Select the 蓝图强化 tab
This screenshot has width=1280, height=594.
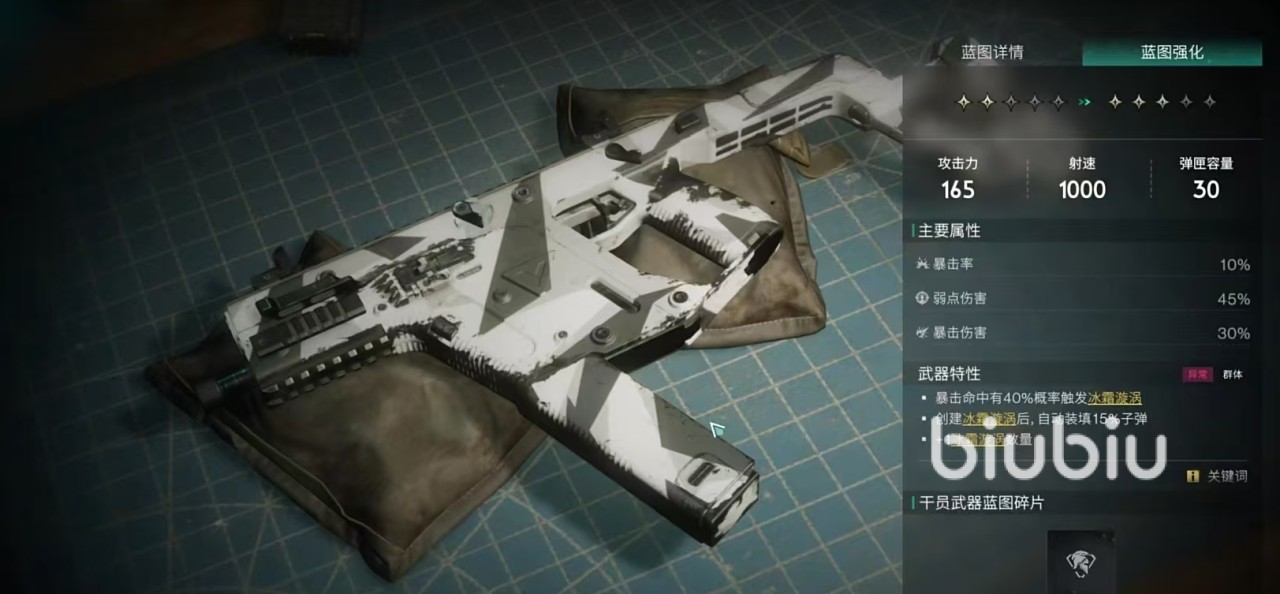click(x=1171, y=53)
